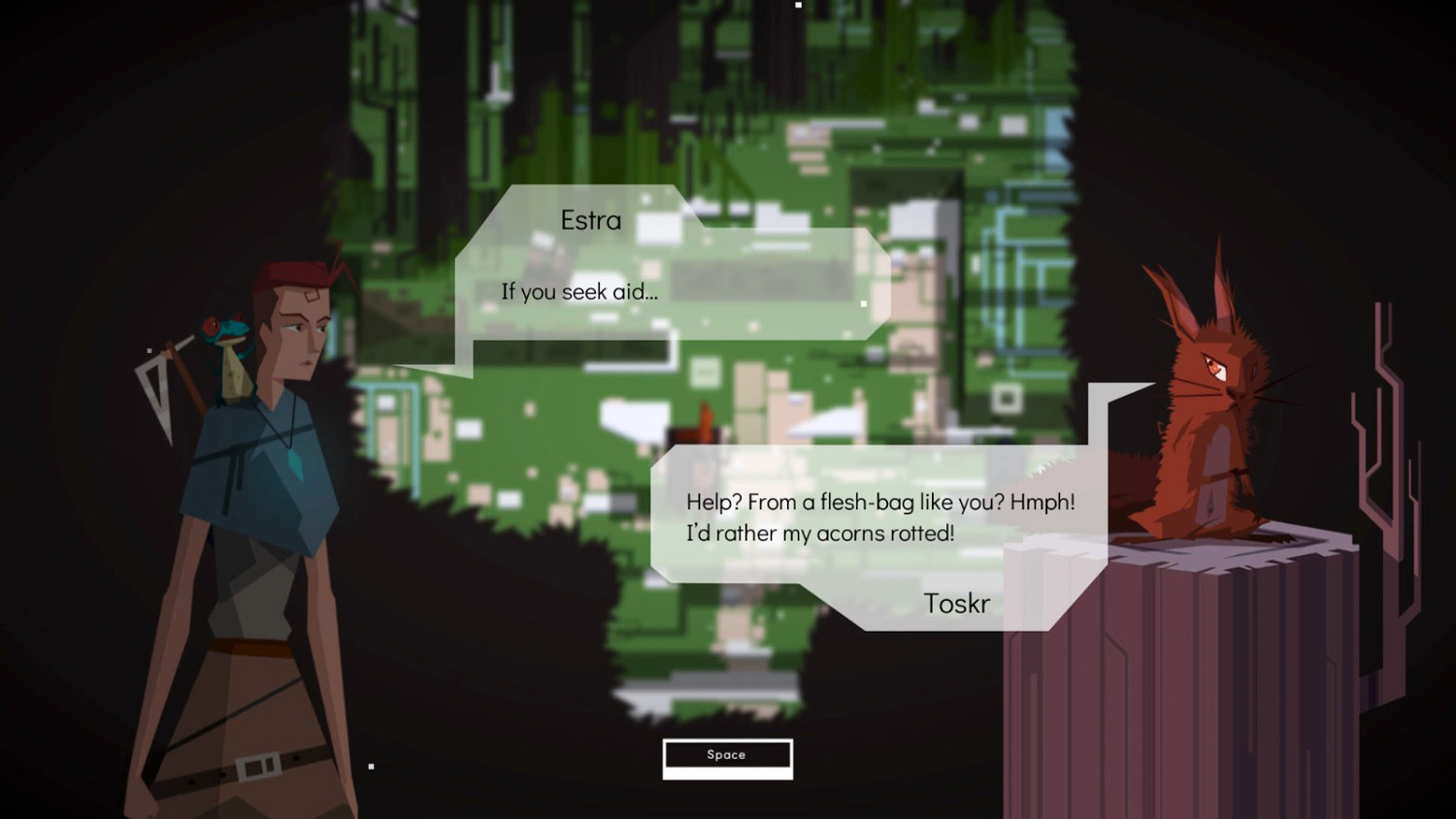Click the small white marker near Estra's leg
1456x819 pixels.
(x=370, y=767)
